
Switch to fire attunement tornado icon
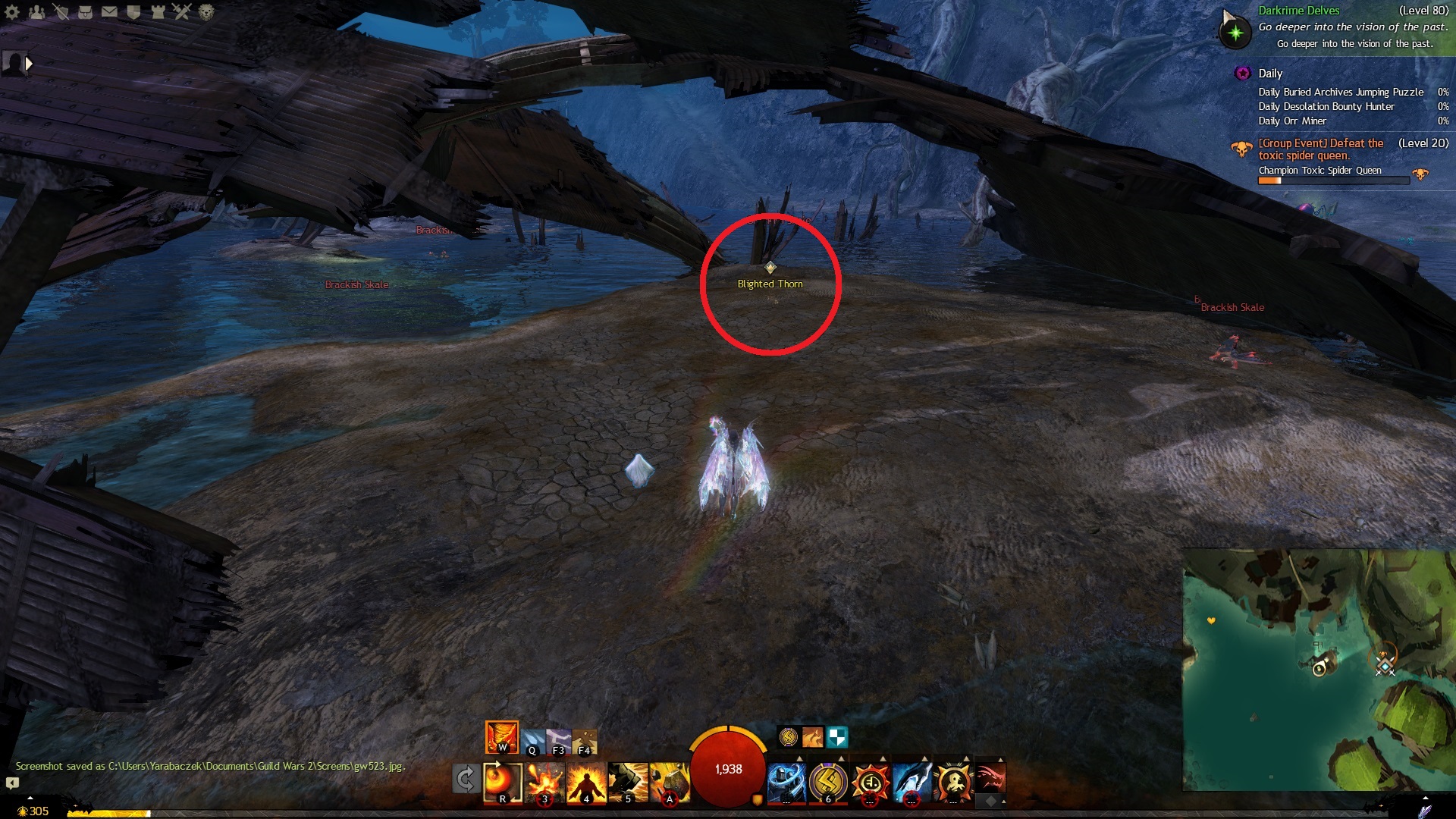[501, 736]
